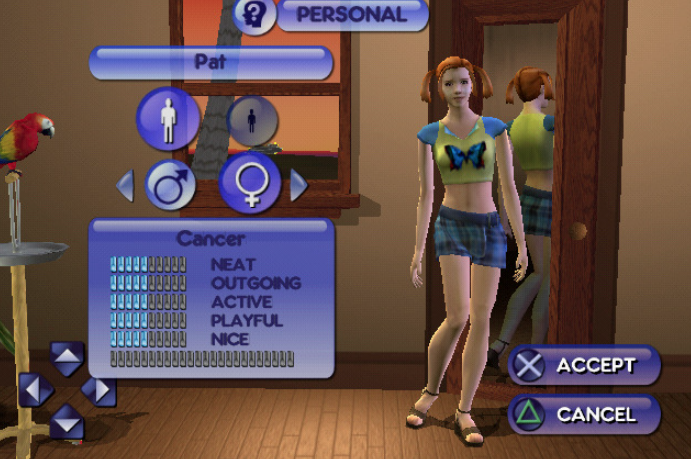Click the right arrow beside gender icons
The width and height of the screenshot is (691, 459).
tap(298, 185)
